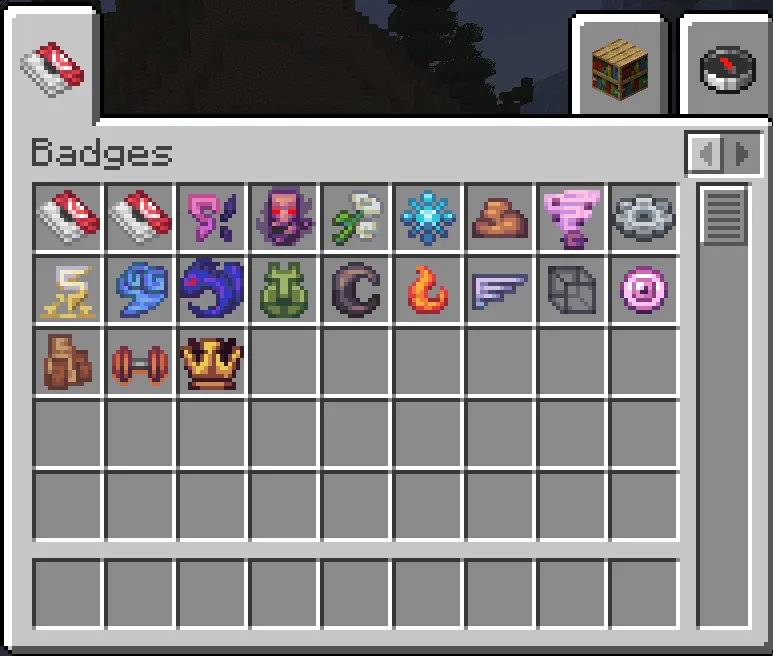The height and width of the screenshot is (656, 773).
Task: Pick the purple ghost face badge
Action: tap(284, 216)
